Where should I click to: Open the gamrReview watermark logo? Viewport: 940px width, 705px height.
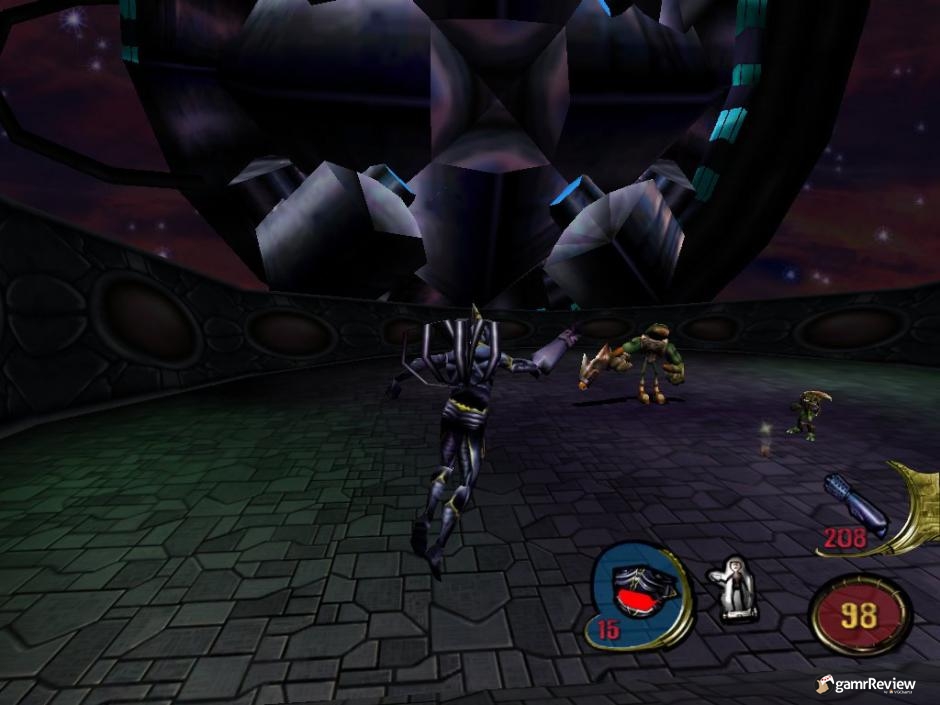[x=867, y=685]
